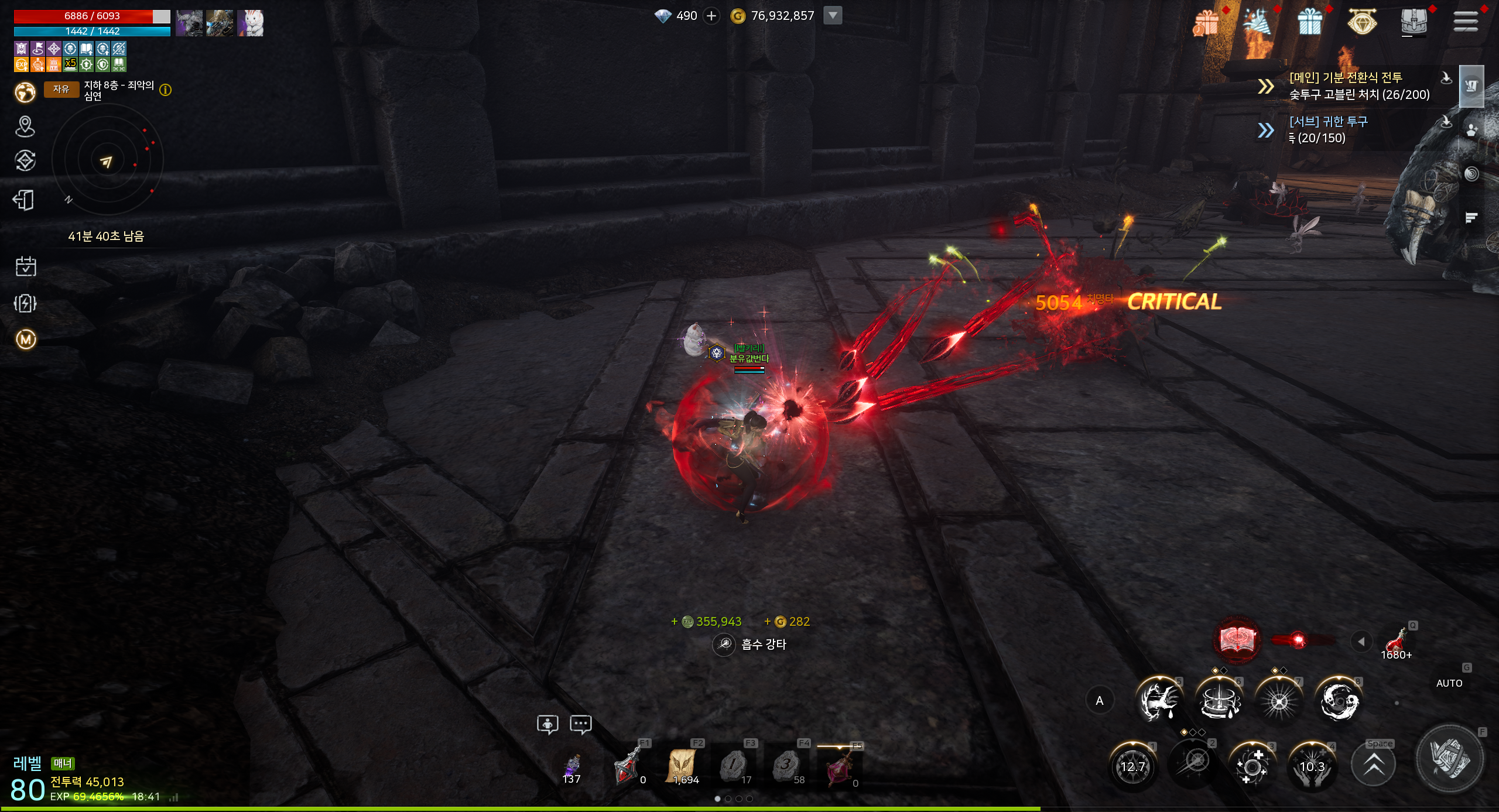Activate the Space dash skill

tap(1374, 765)
